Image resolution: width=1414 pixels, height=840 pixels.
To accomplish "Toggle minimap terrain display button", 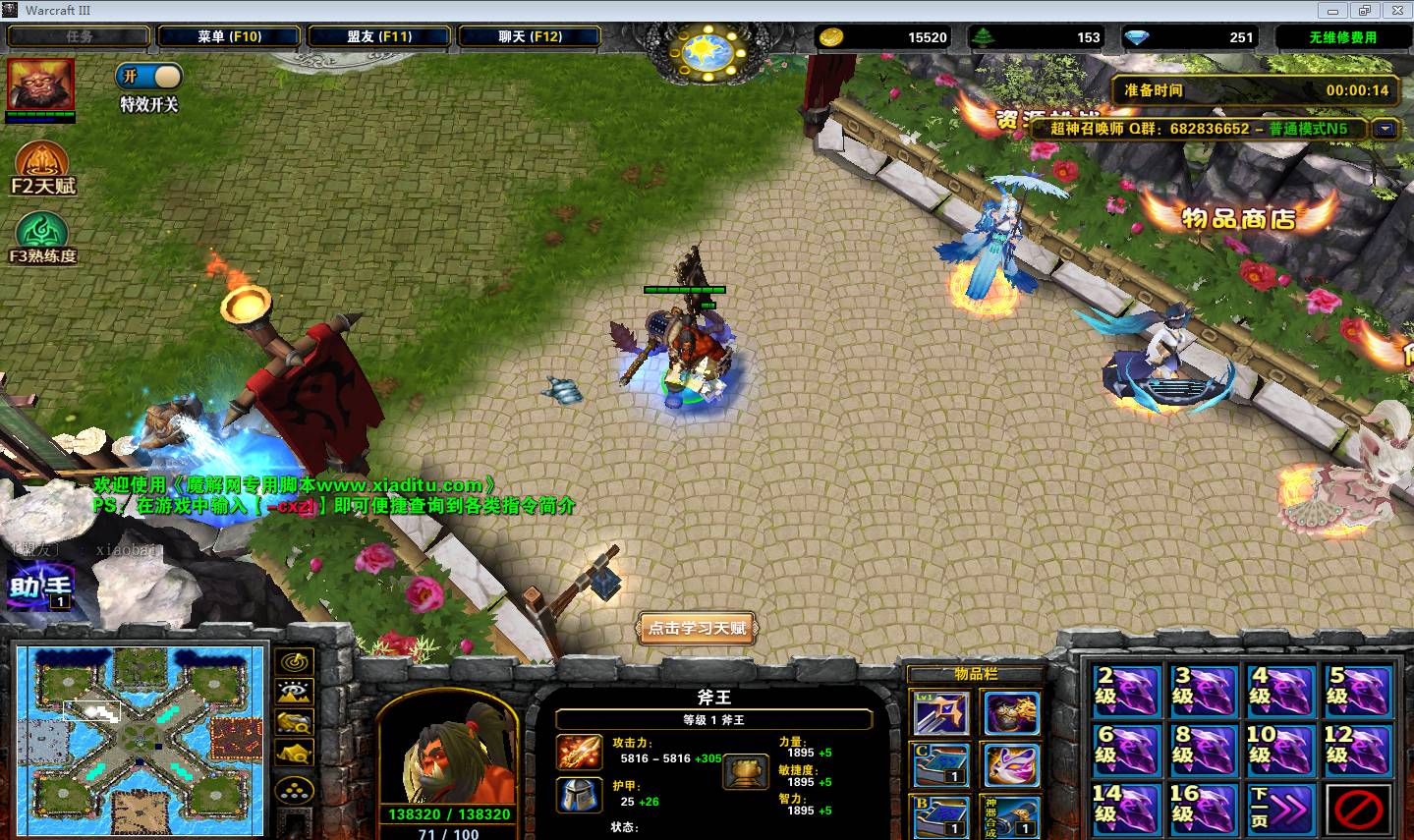I will 294,693.
